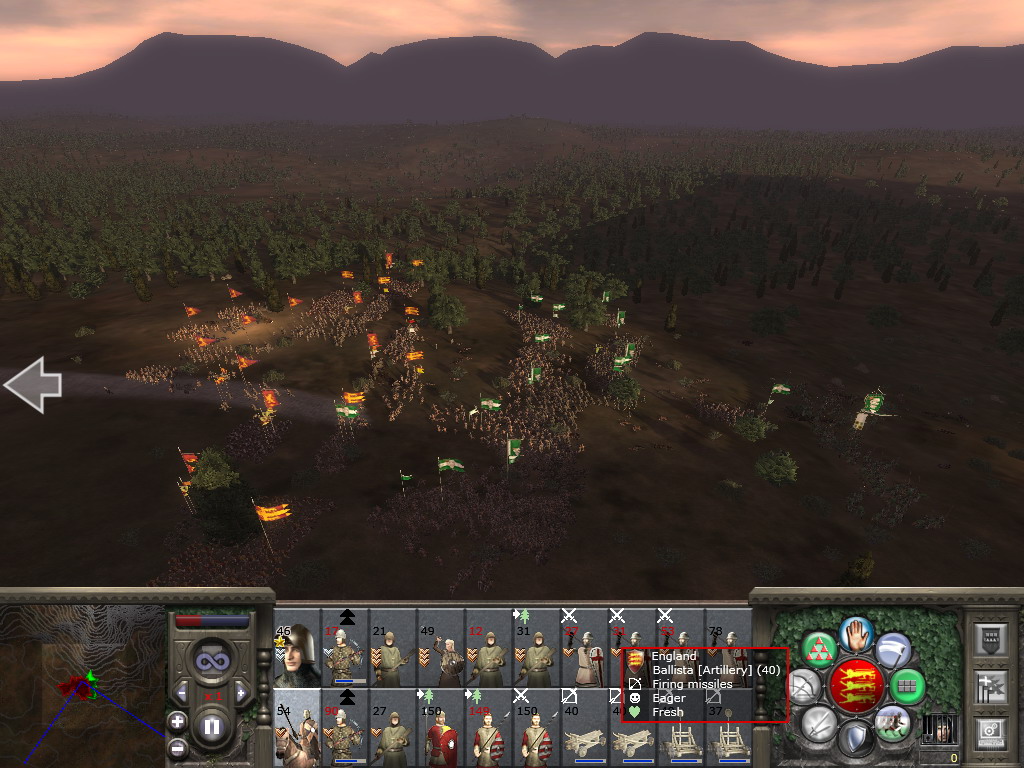This screenshot has width=1024, height=768.
Task: Click the infinity time-limit button
Action: pos(211,660)
